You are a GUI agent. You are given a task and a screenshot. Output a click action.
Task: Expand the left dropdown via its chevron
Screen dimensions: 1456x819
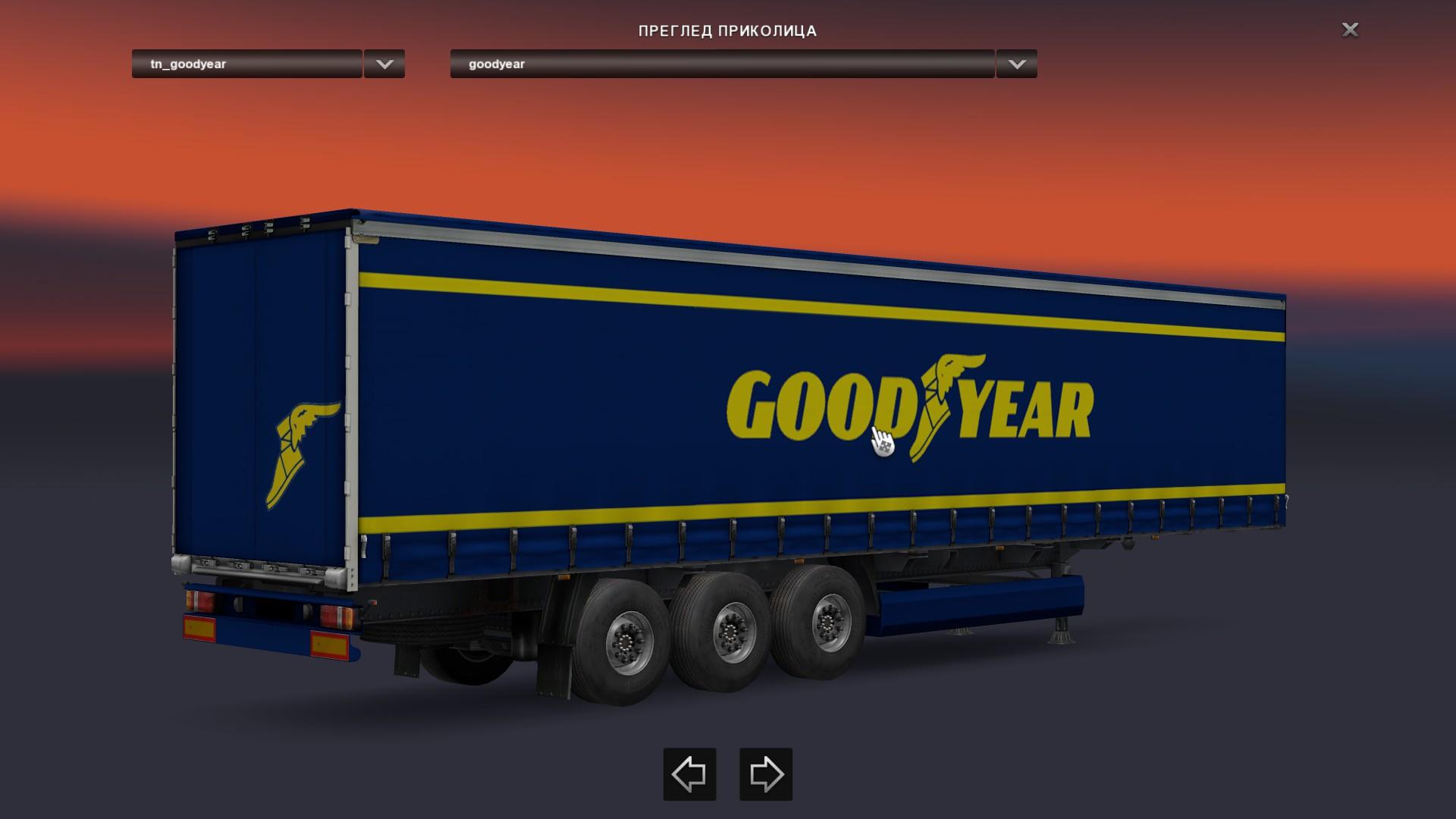coord(384,64)
